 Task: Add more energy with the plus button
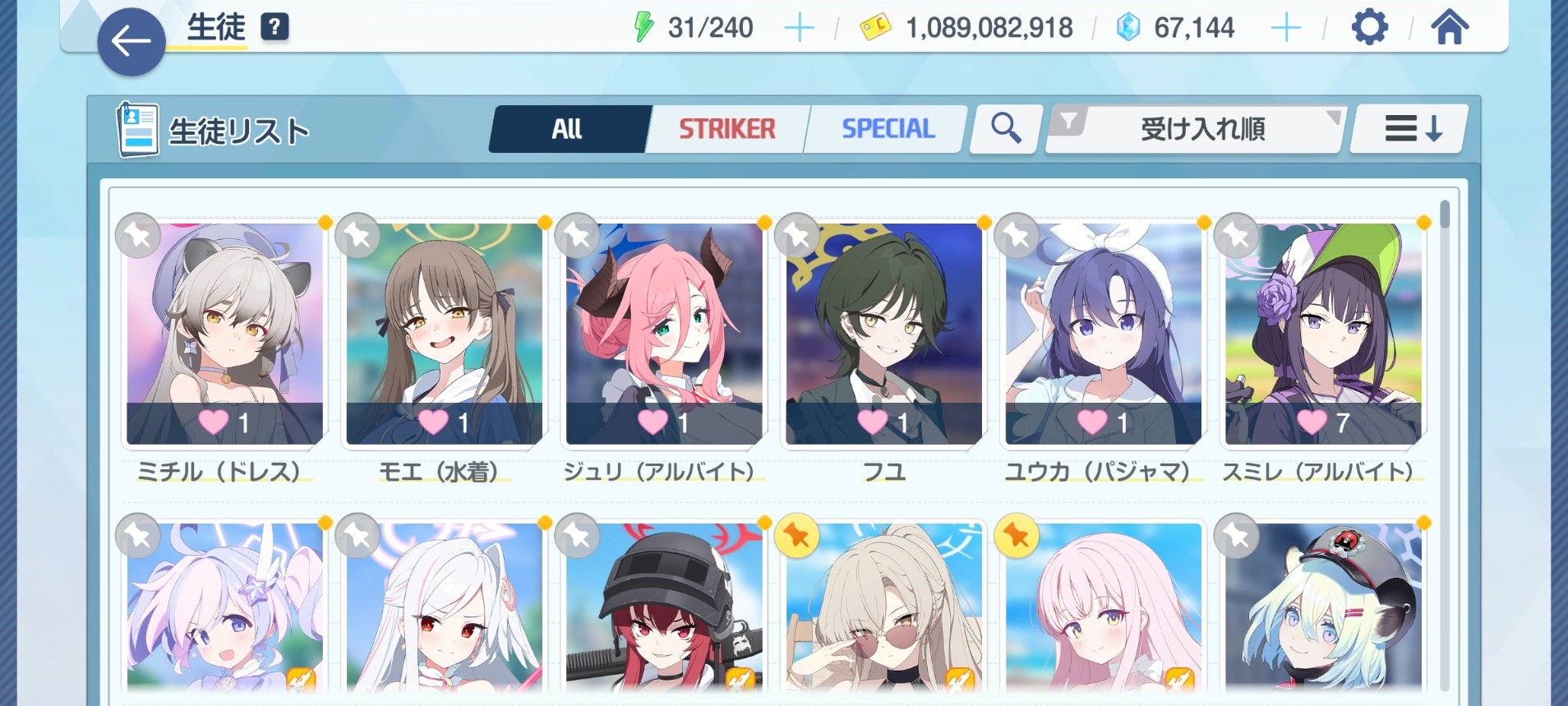tap(799, 28)
